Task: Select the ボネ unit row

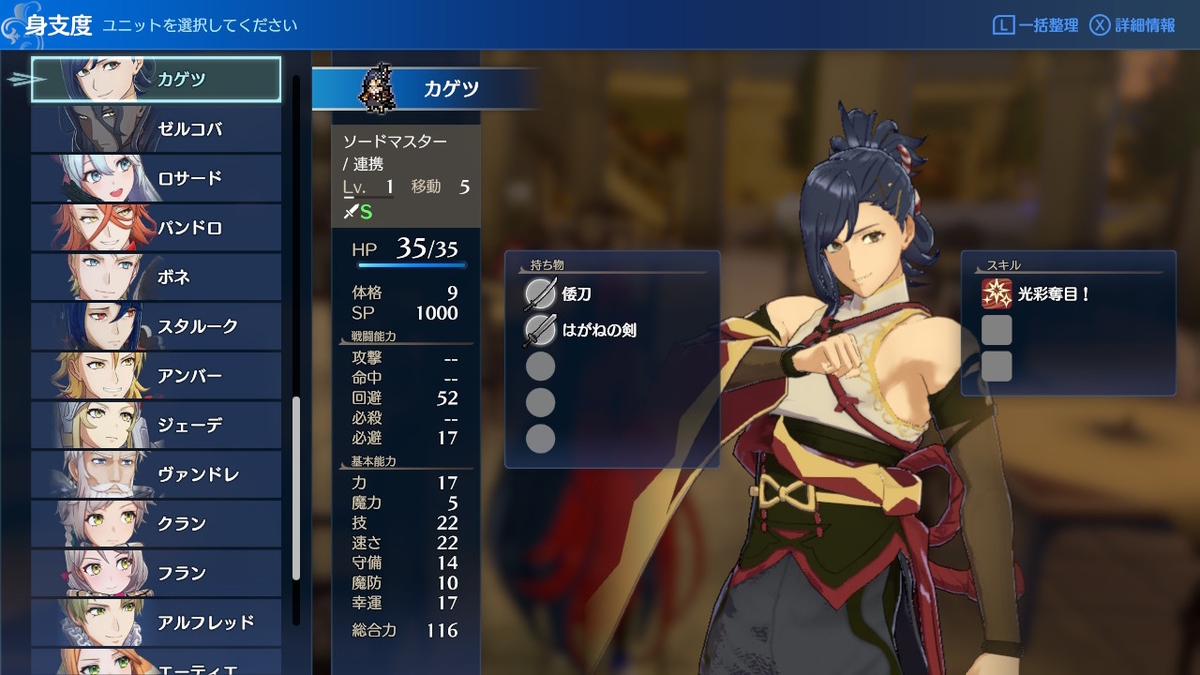Action: 156,277
